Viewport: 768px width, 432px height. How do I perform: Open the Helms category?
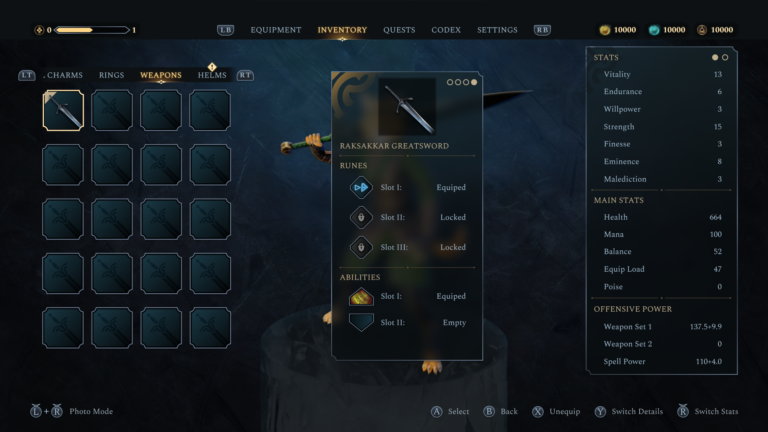point(212,75)
